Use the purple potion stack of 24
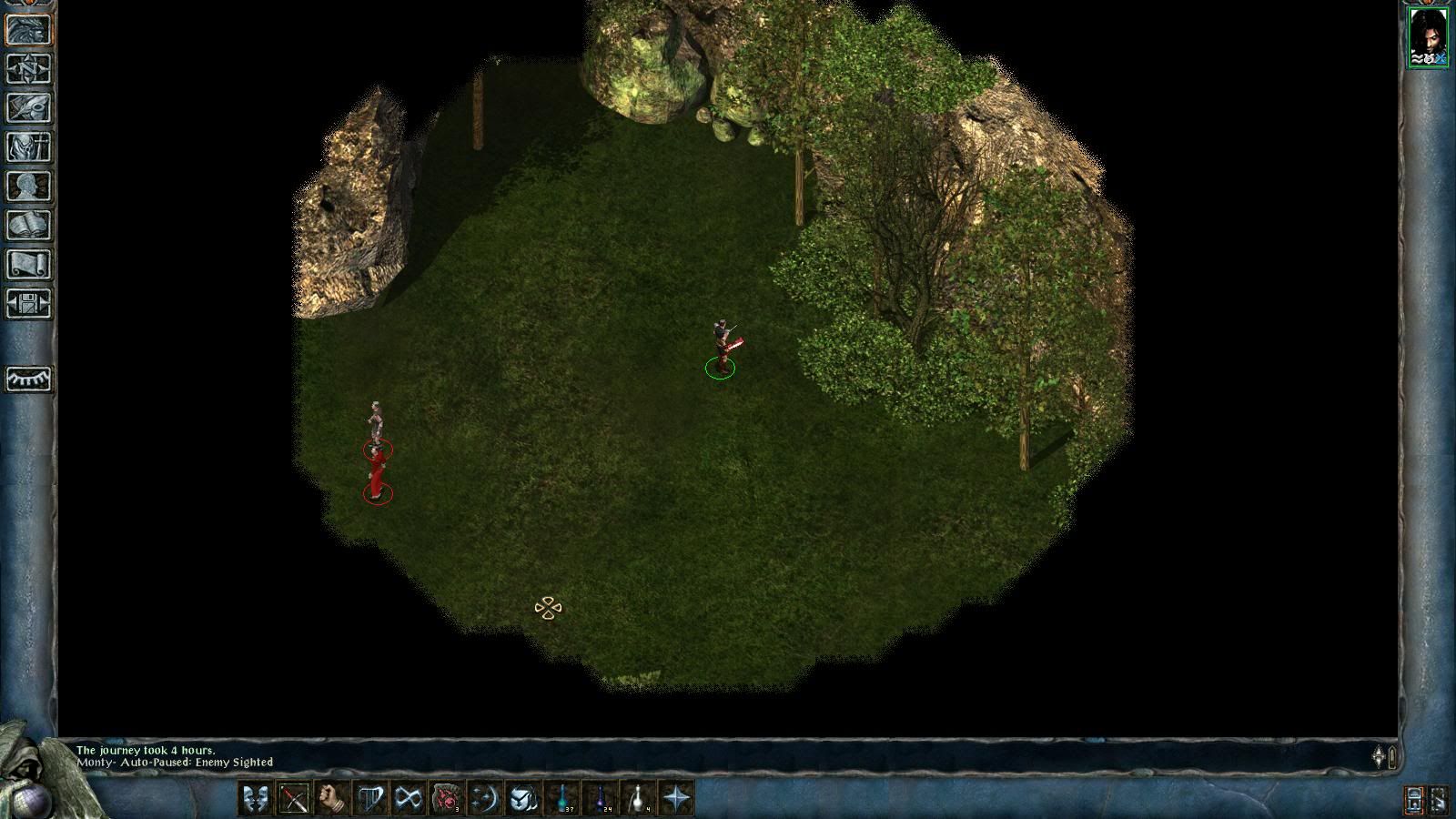Viewport: 1456px width, 819px height. tap(601, 799)
